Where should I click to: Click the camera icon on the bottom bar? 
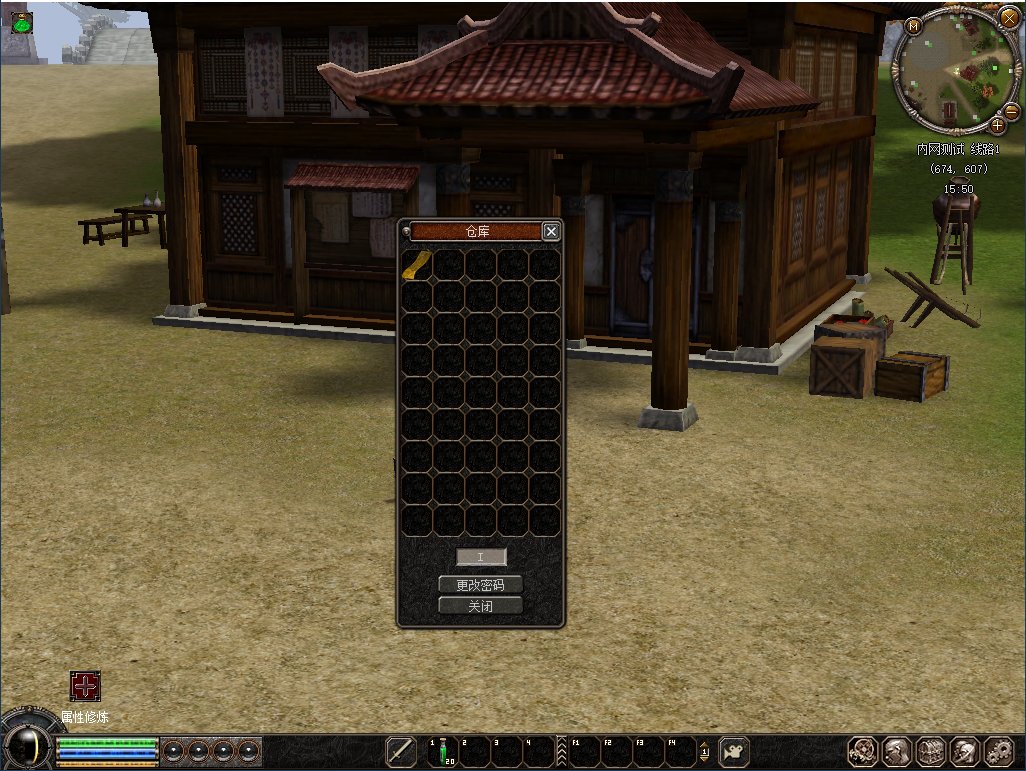tap(734, 751)
